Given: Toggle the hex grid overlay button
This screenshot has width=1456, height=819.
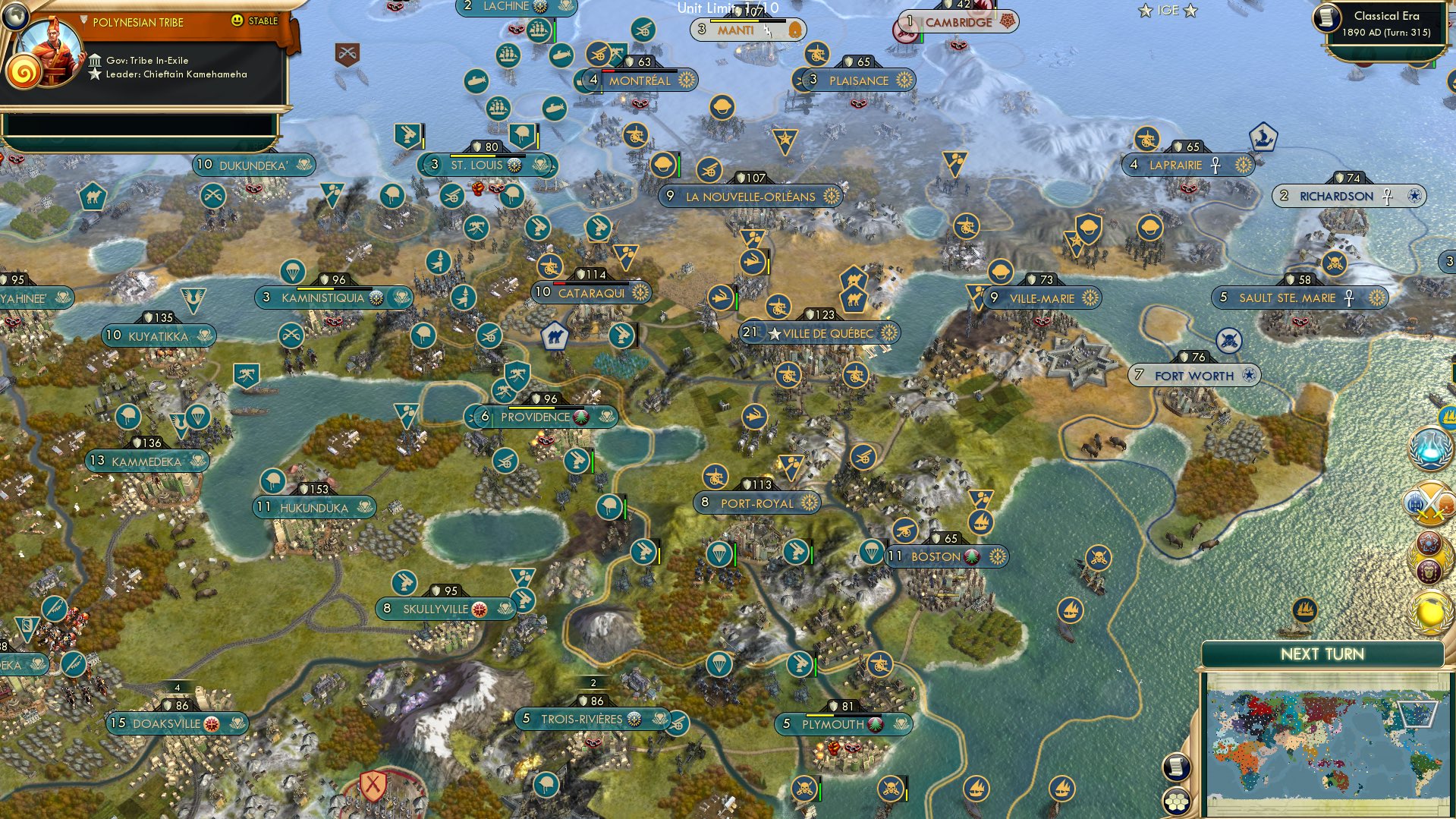Looking at the screenshot, I should (1177, 802).
